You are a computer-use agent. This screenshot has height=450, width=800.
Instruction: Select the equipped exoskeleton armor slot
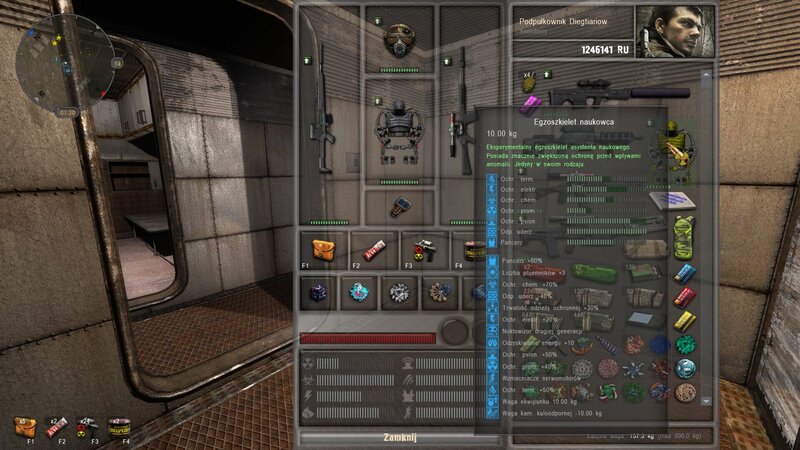click(399, 130)
